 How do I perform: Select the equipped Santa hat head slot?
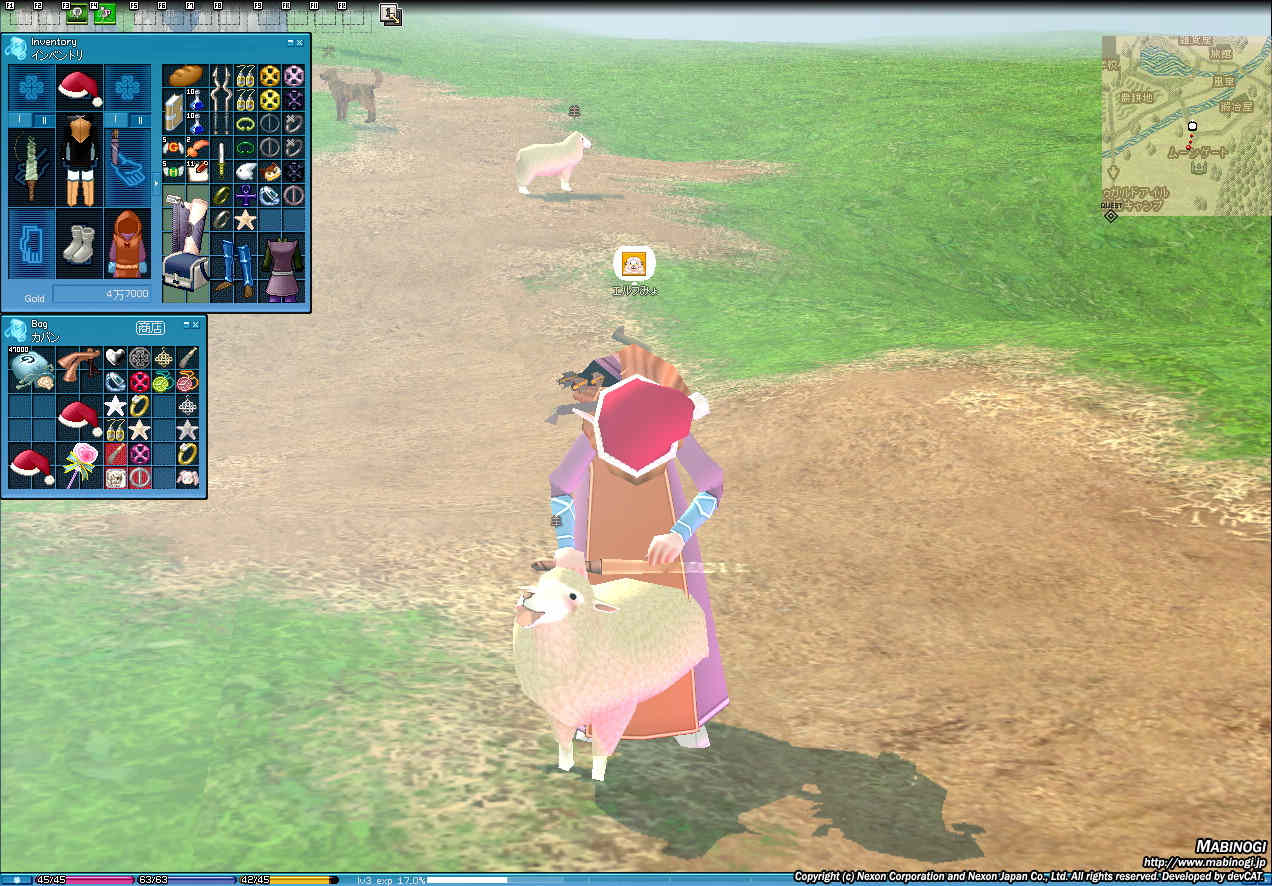click(80, 88)
